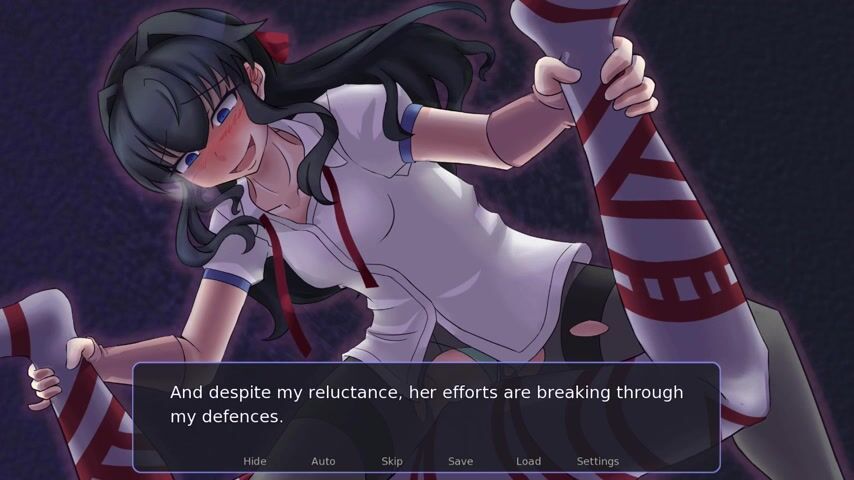Screen dimensions: 854x480
Task: Open the Load menu
Action: pos(528,461)
